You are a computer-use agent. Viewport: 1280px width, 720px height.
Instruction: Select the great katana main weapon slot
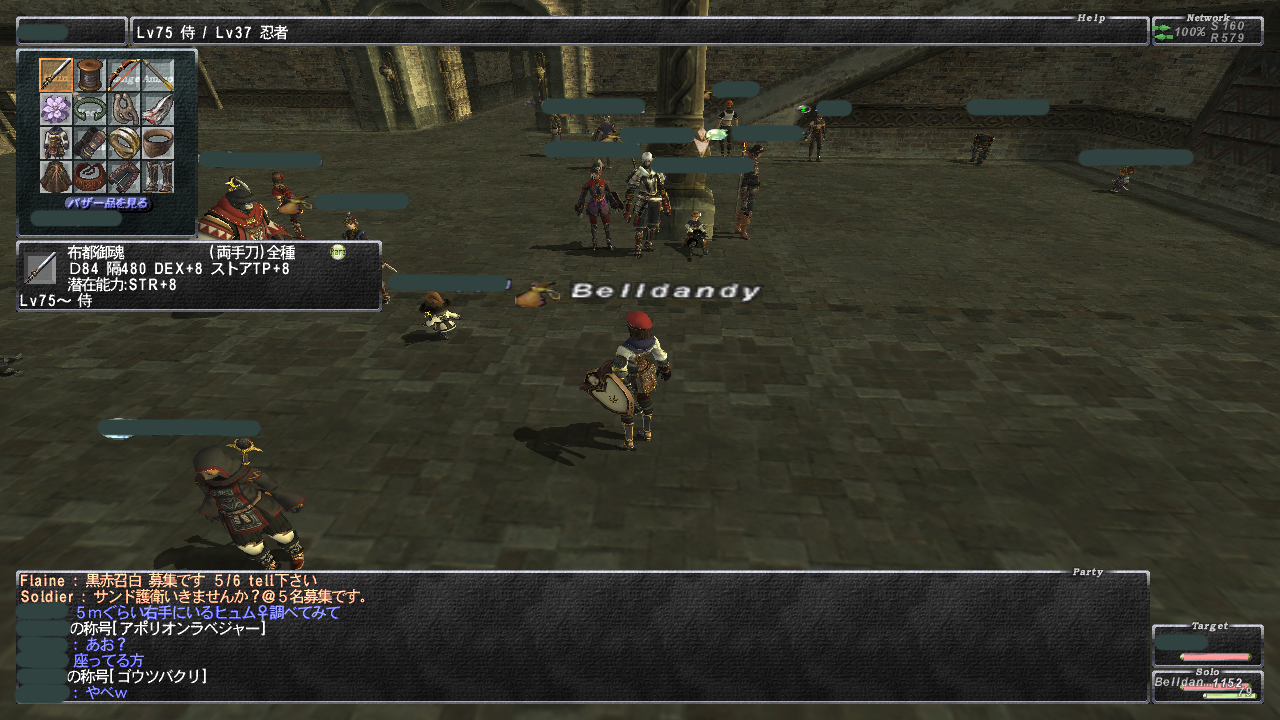tap(56, 75)
